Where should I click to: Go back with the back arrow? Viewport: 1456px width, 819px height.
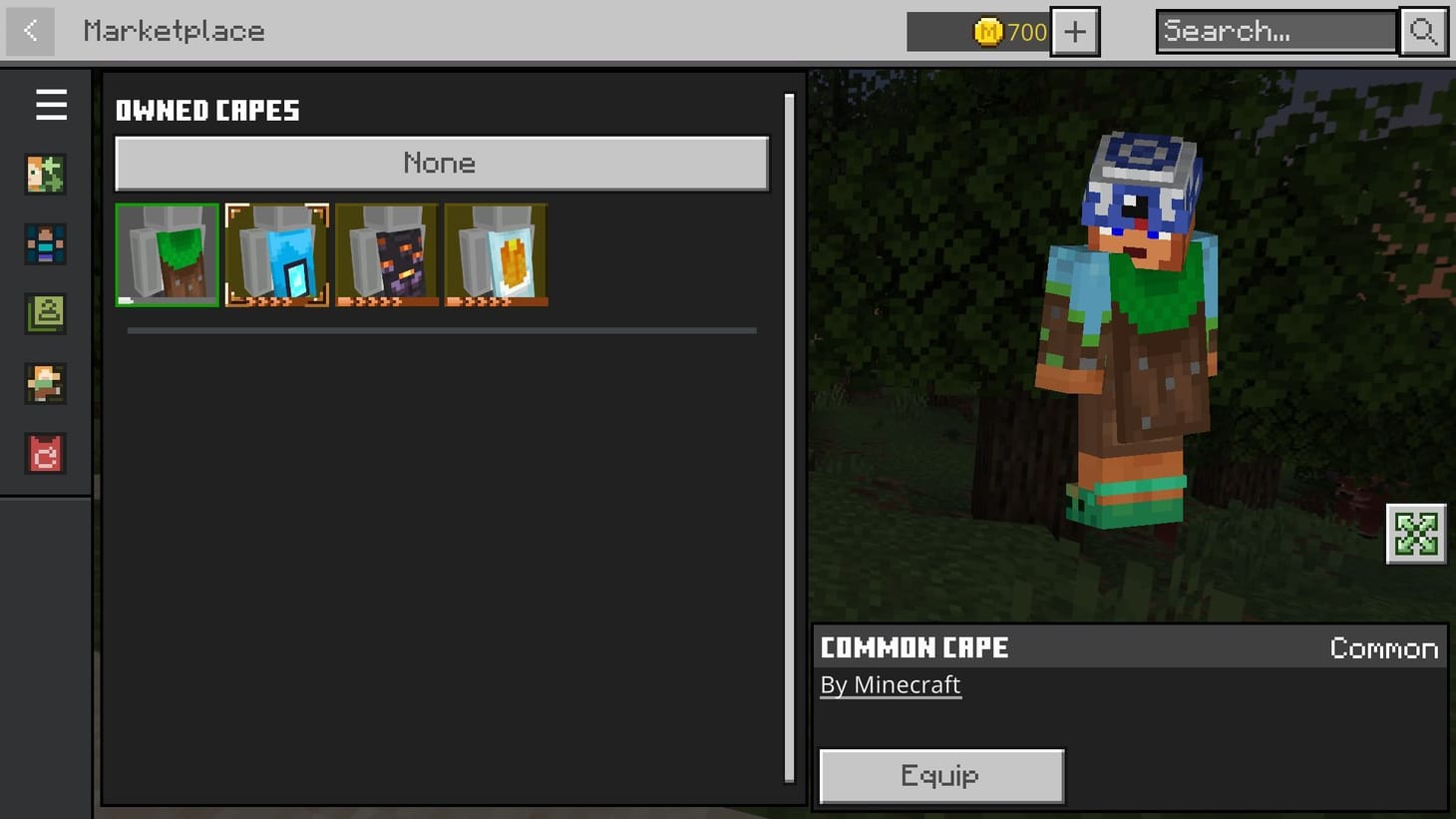pyautogui.click(x=29, y=31)
